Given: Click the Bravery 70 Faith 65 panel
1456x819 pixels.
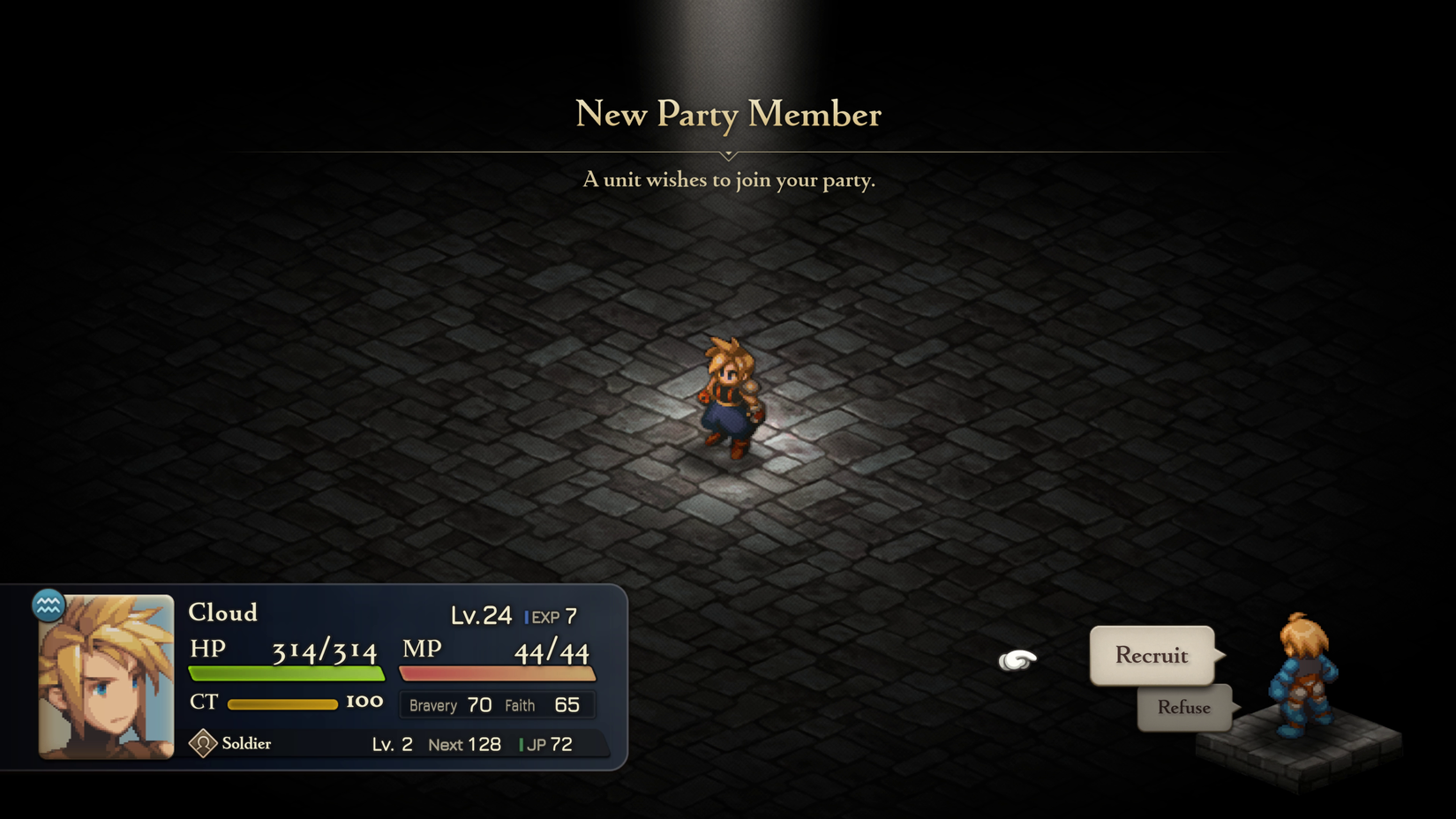Looking at the screenshot, I should [x=497, y=704].
